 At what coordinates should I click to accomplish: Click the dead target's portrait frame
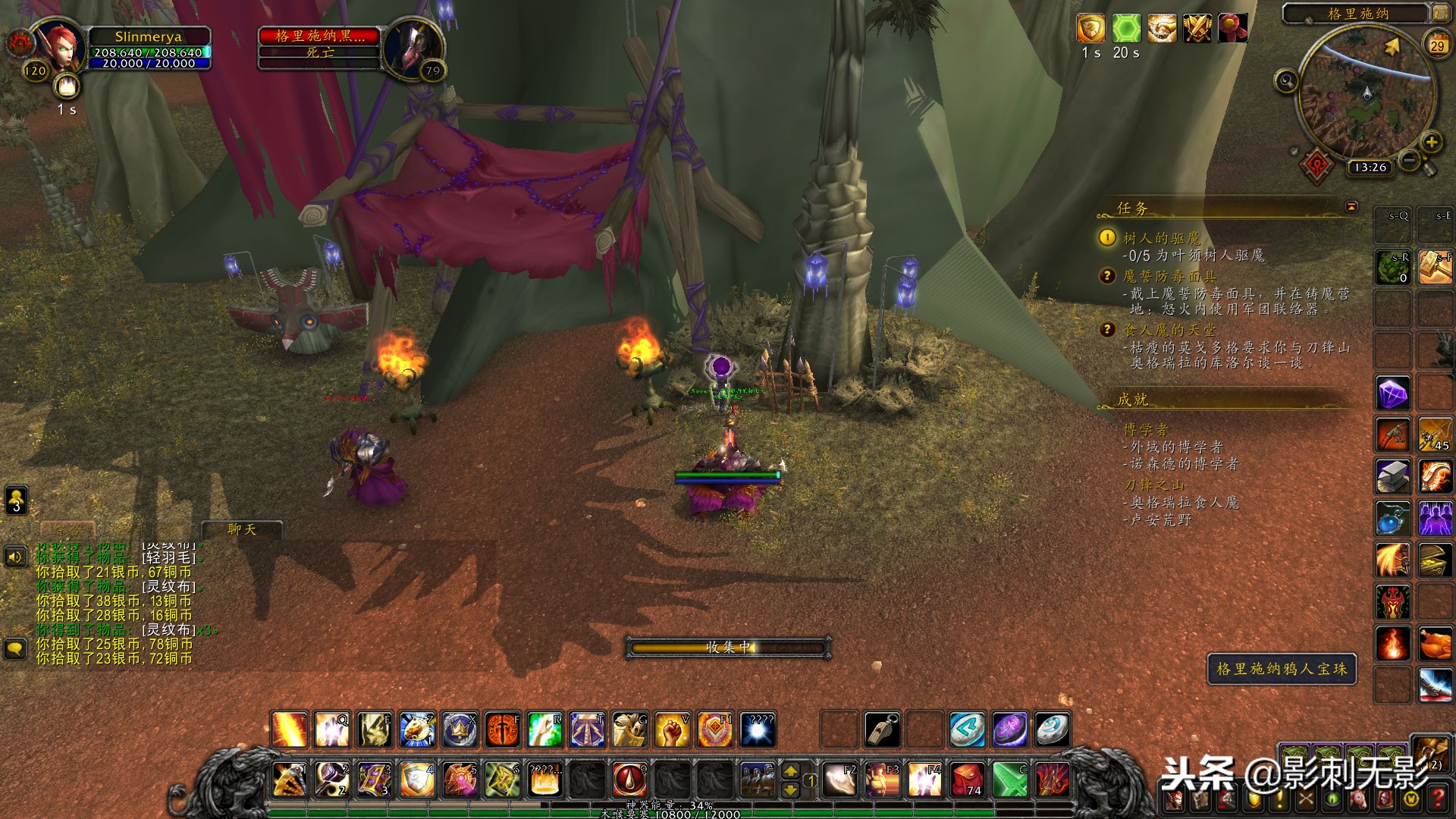[413, 47]
